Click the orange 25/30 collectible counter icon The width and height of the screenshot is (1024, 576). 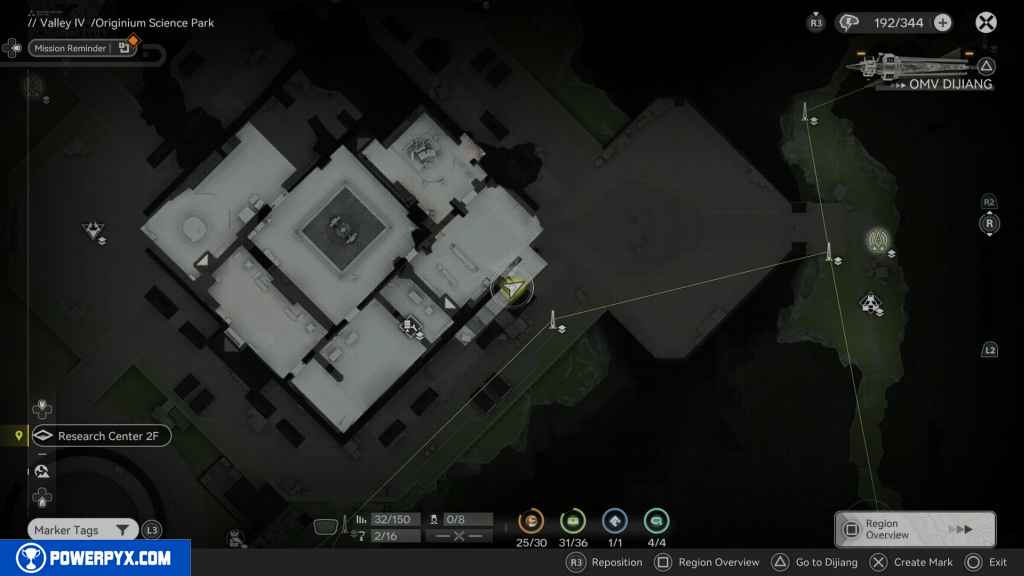coord(531,521)
